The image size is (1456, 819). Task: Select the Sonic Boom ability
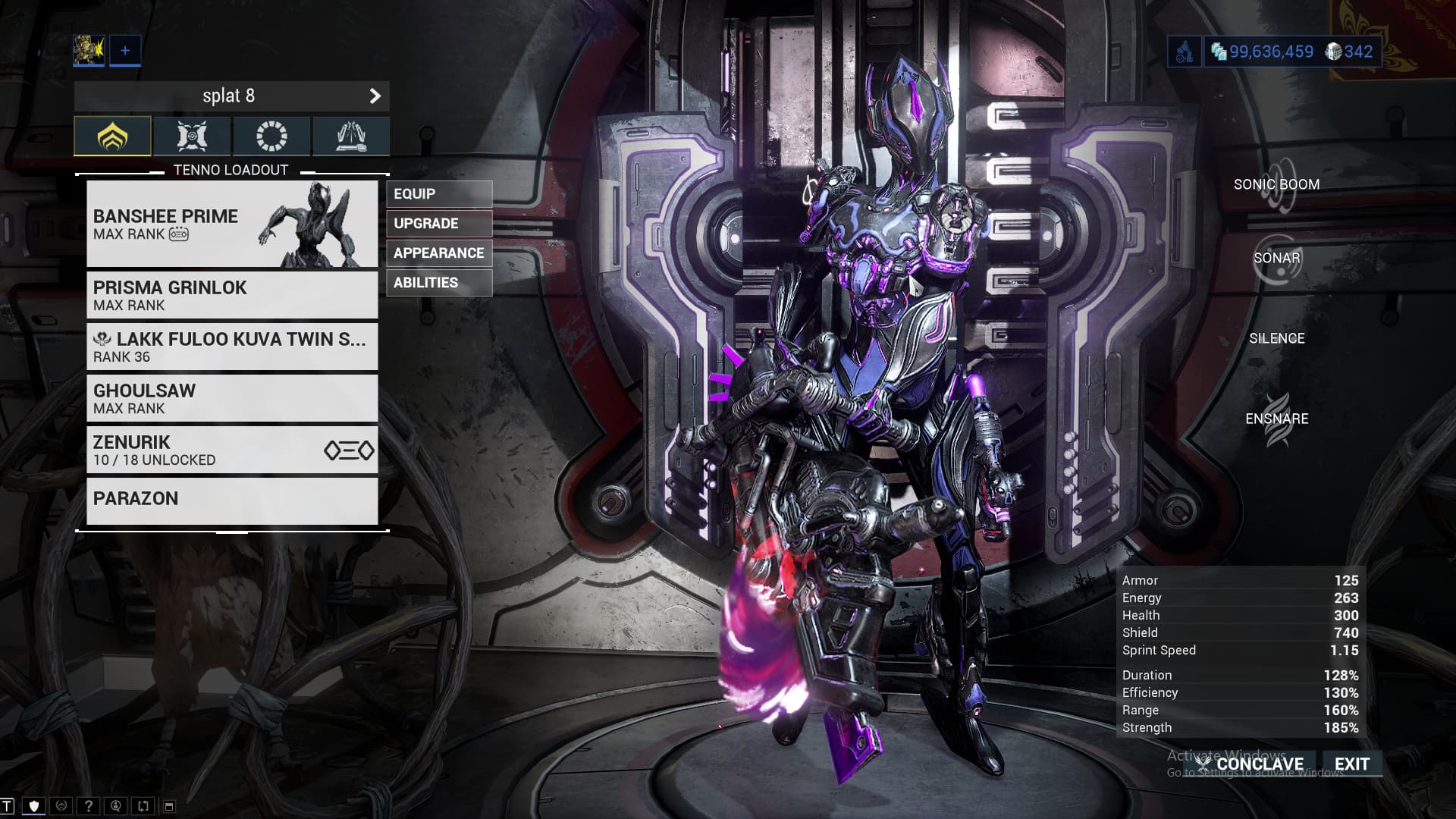pos(1277,185)
